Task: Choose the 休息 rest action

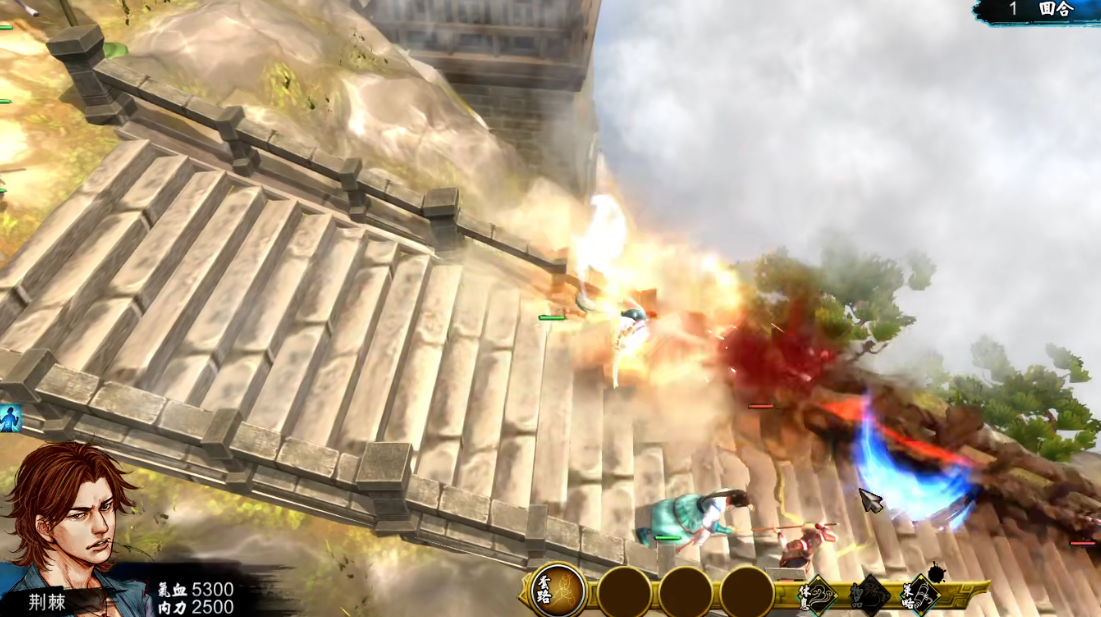Action: 820,595
